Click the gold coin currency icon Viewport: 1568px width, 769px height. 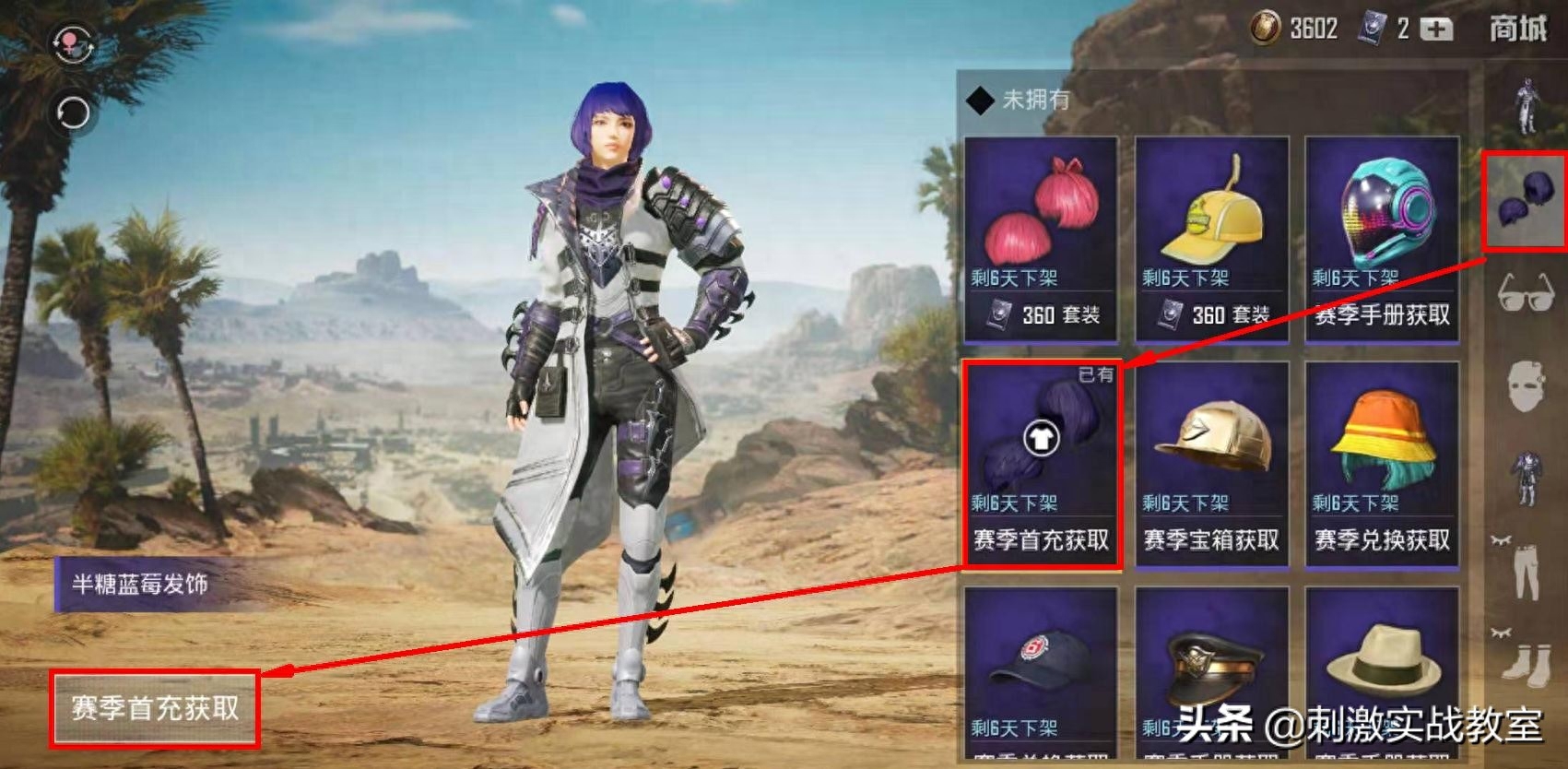pyautogui.click(x=1267, y=28)
